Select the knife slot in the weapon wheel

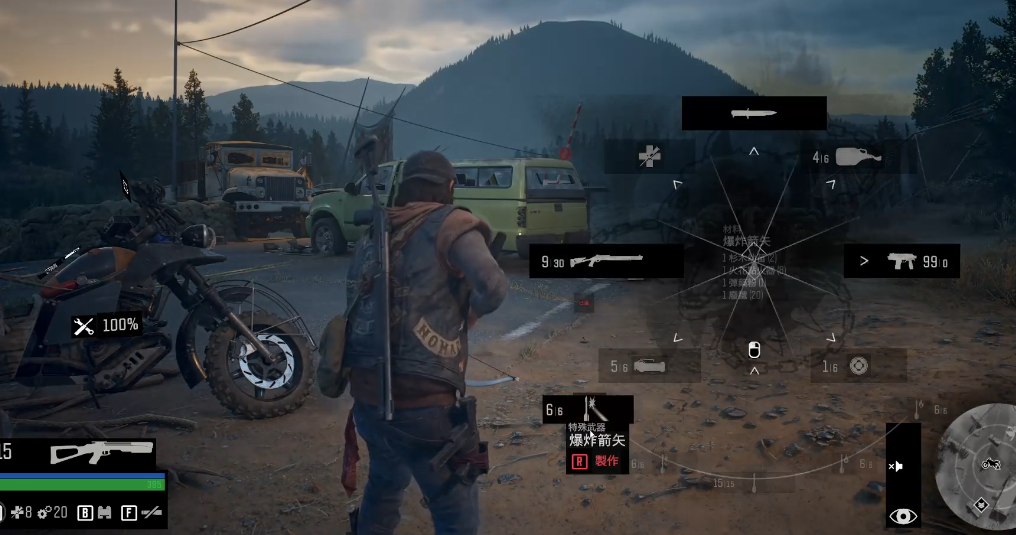tap(754, 113)
